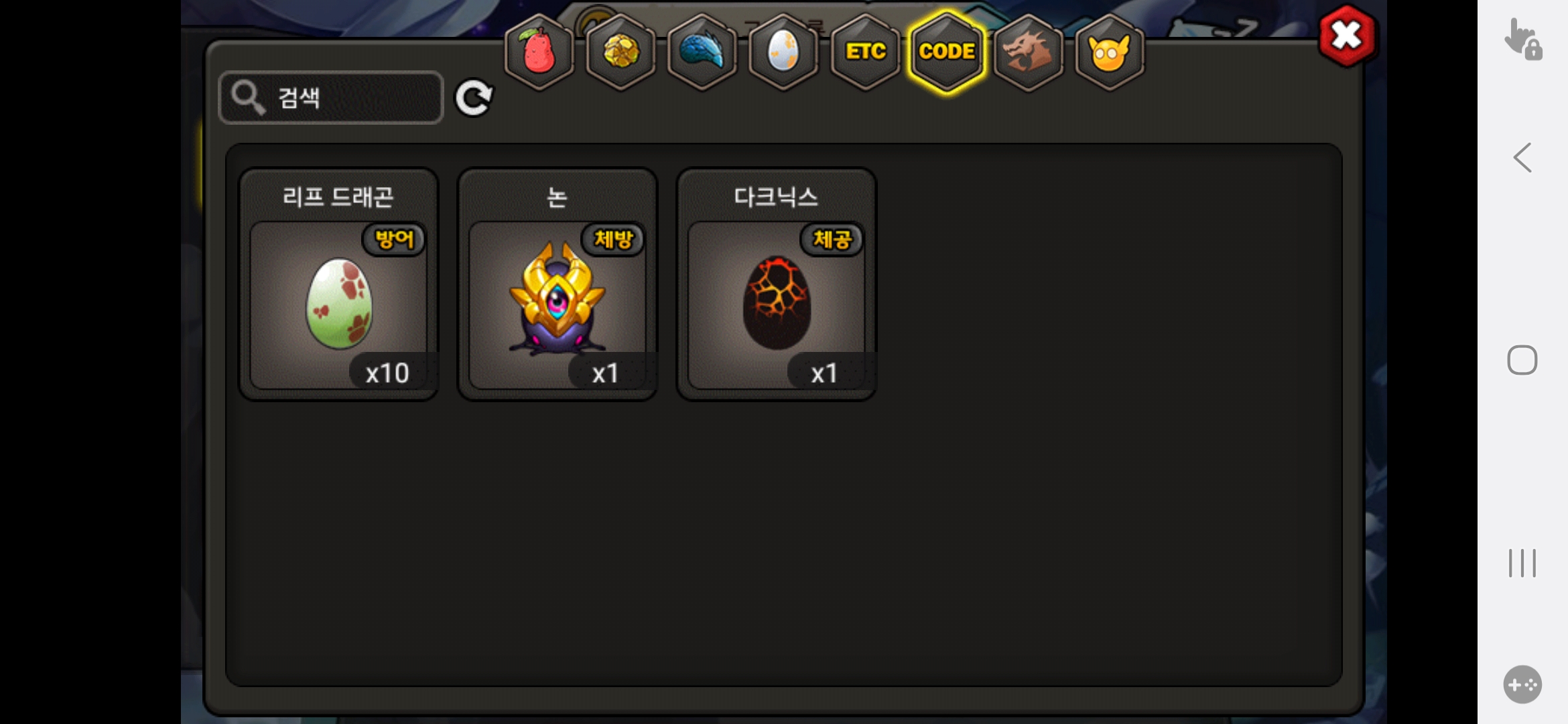The image size is (1568, 724).
Task: Select the CODE tab
Action: click(x=947, y=52)
